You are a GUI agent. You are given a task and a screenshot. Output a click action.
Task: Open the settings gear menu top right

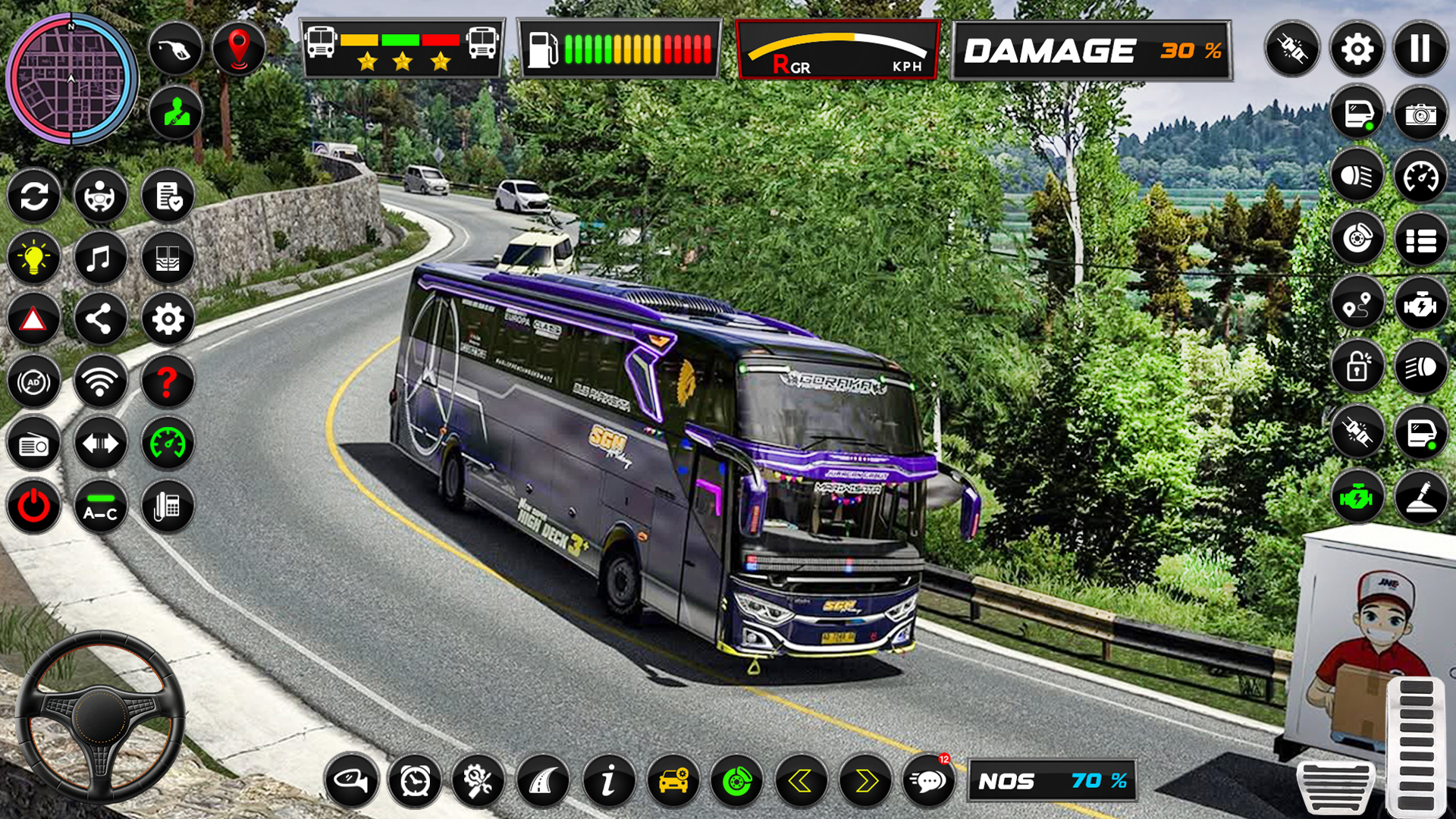1357,49
